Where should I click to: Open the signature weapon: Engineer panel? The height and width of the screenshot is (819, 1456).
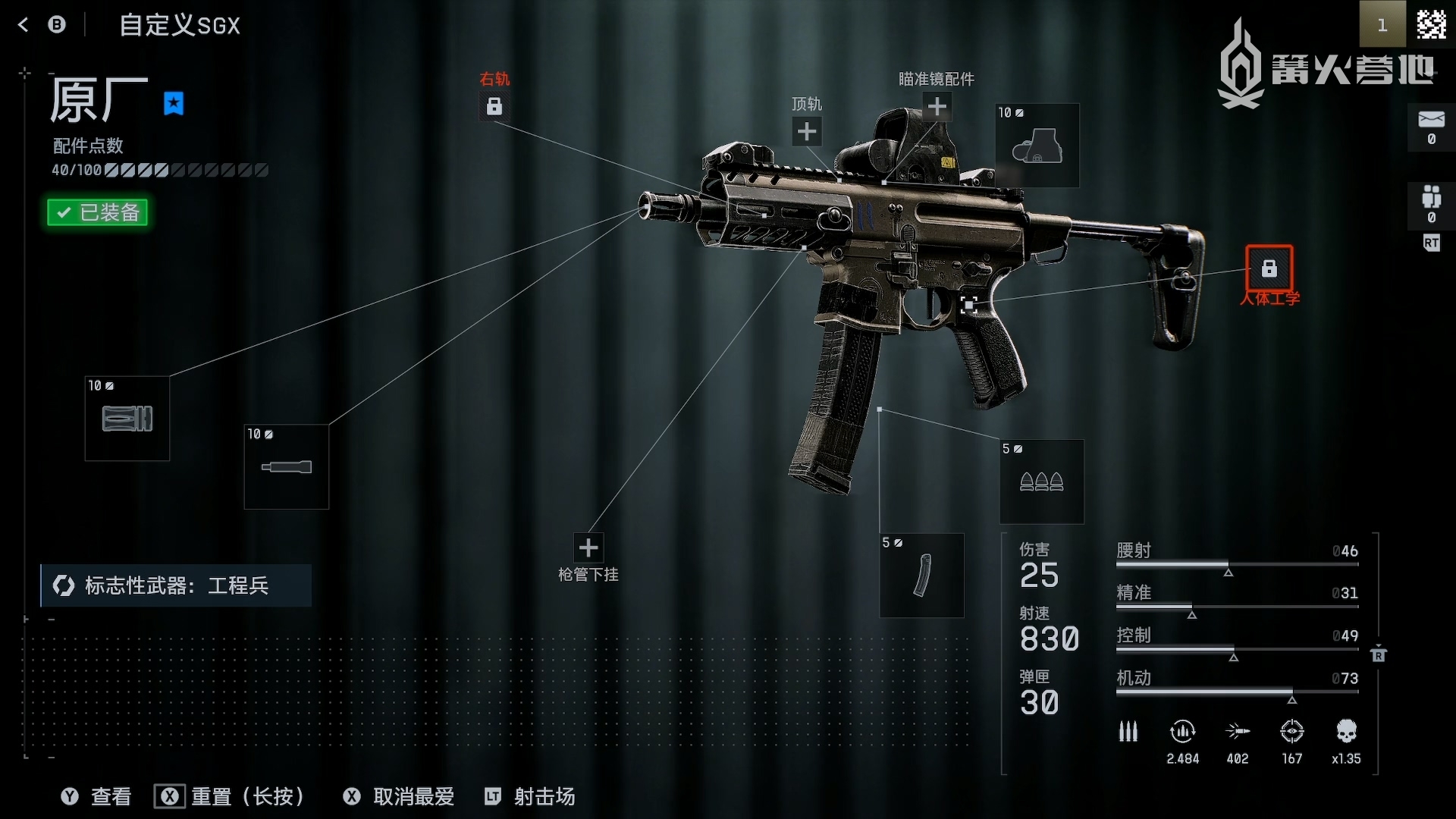(x=176, y=585)
